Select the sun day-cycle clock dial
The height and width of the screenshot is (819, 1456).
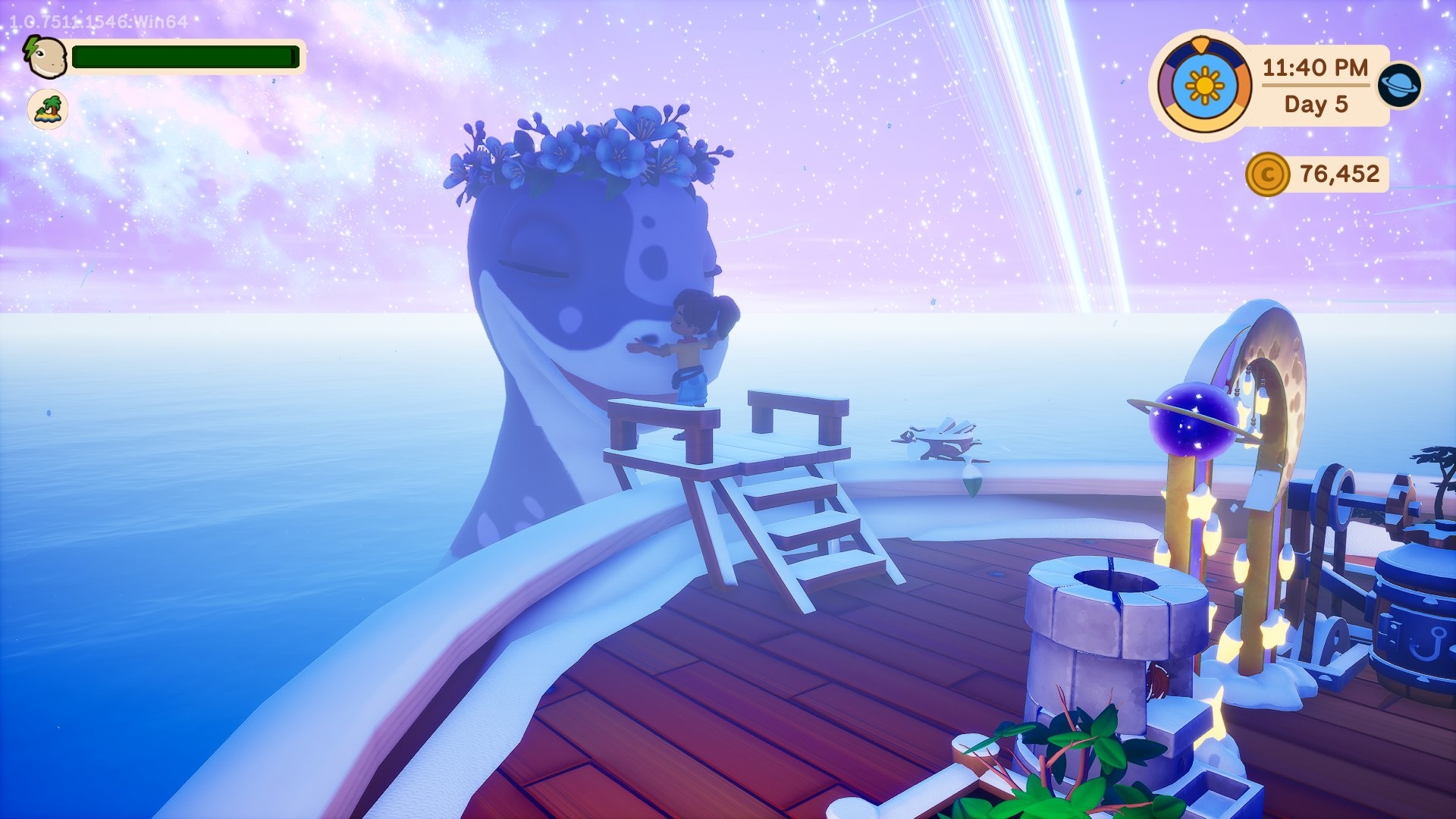(x=1204, y=86)
